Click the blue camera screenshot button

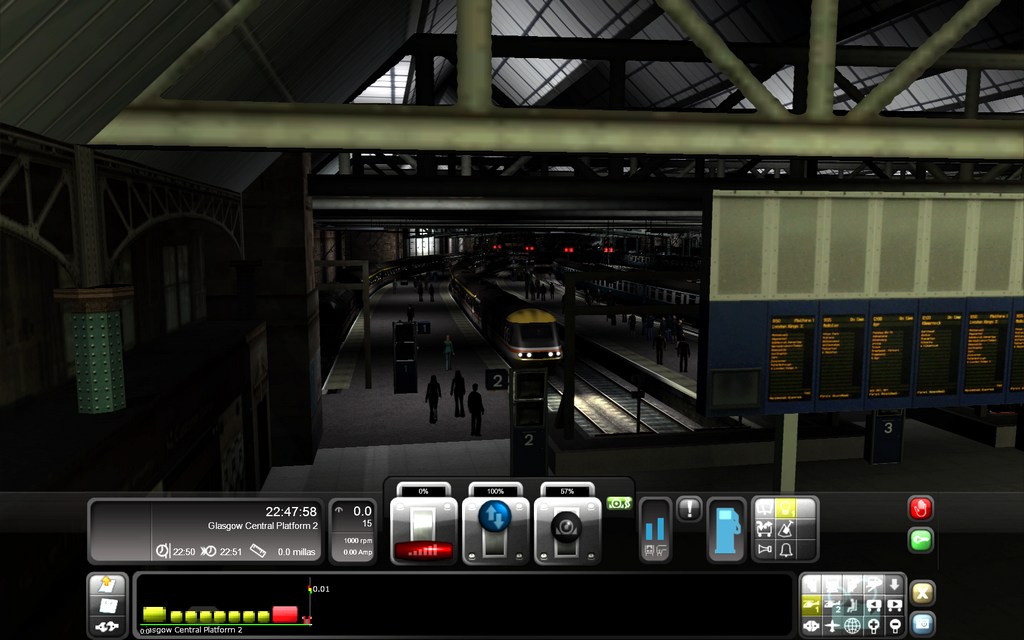tap(922, 623)
